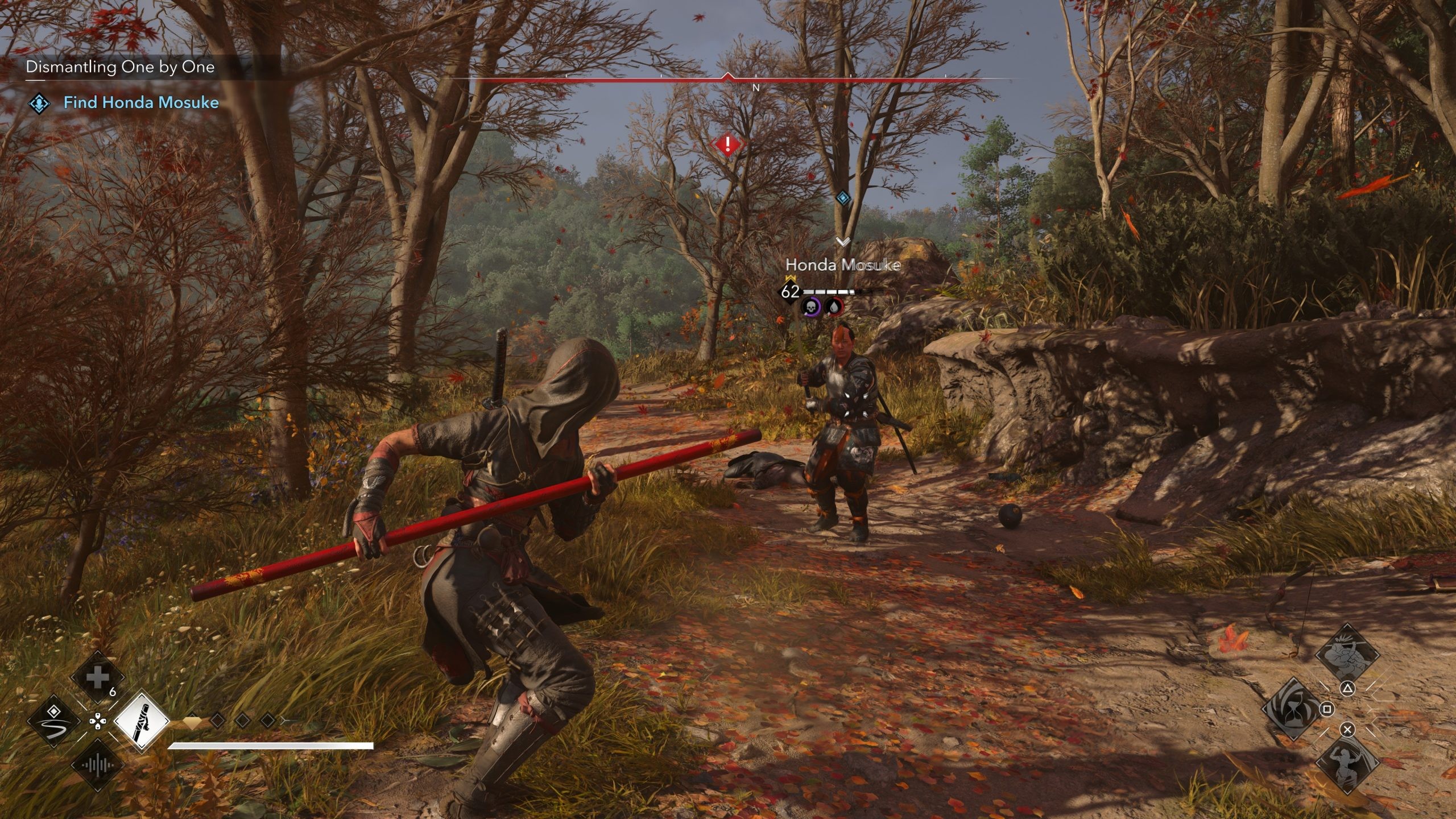This screenshot has width=1456, height=819.
Task: Select the blood drop status icon
Action: pyautogui.click(x=834, y=307)
